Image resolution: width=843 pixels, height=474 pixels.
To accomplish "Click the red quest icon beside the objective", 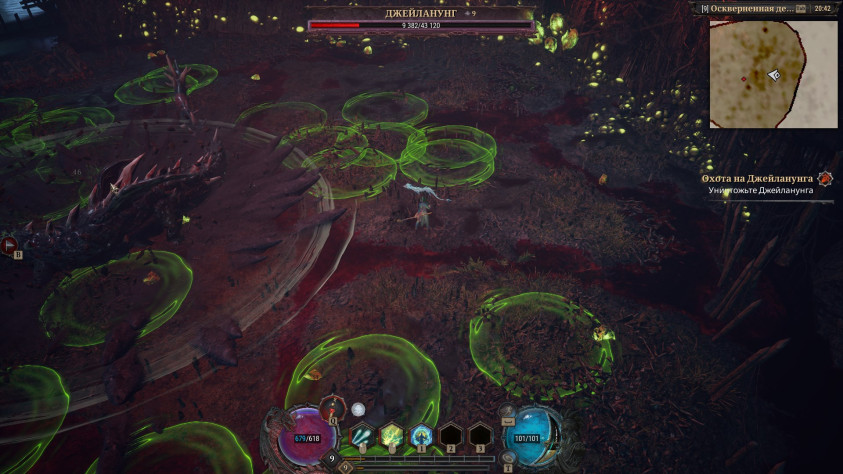I will (x=825, y=179).
